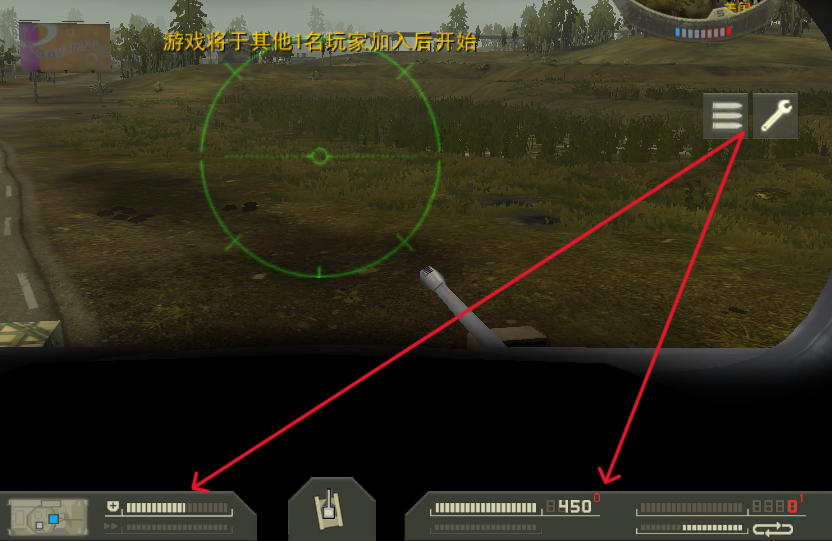Activate the wrench repair ability

click(775, 116)
